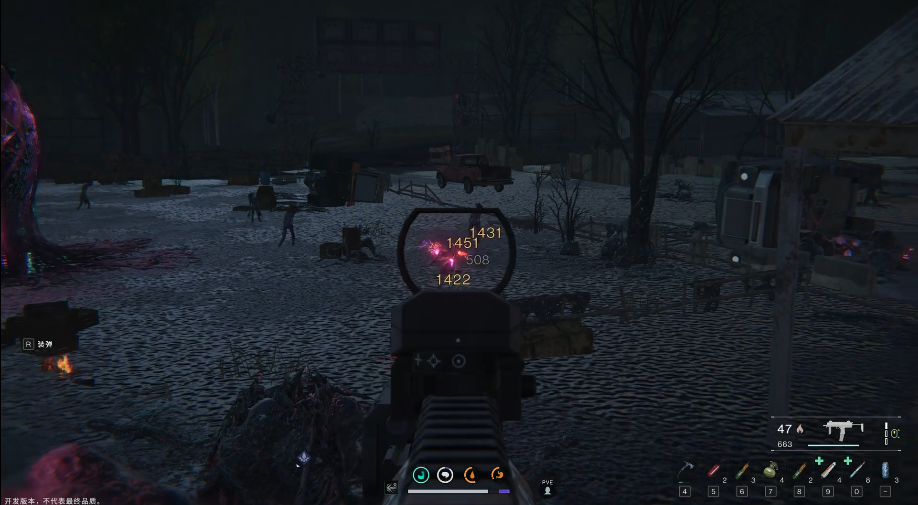This screenshot has height=505, width=918.
Task: Choose the green bottle with quantity 3
Action: pos(742,471)
